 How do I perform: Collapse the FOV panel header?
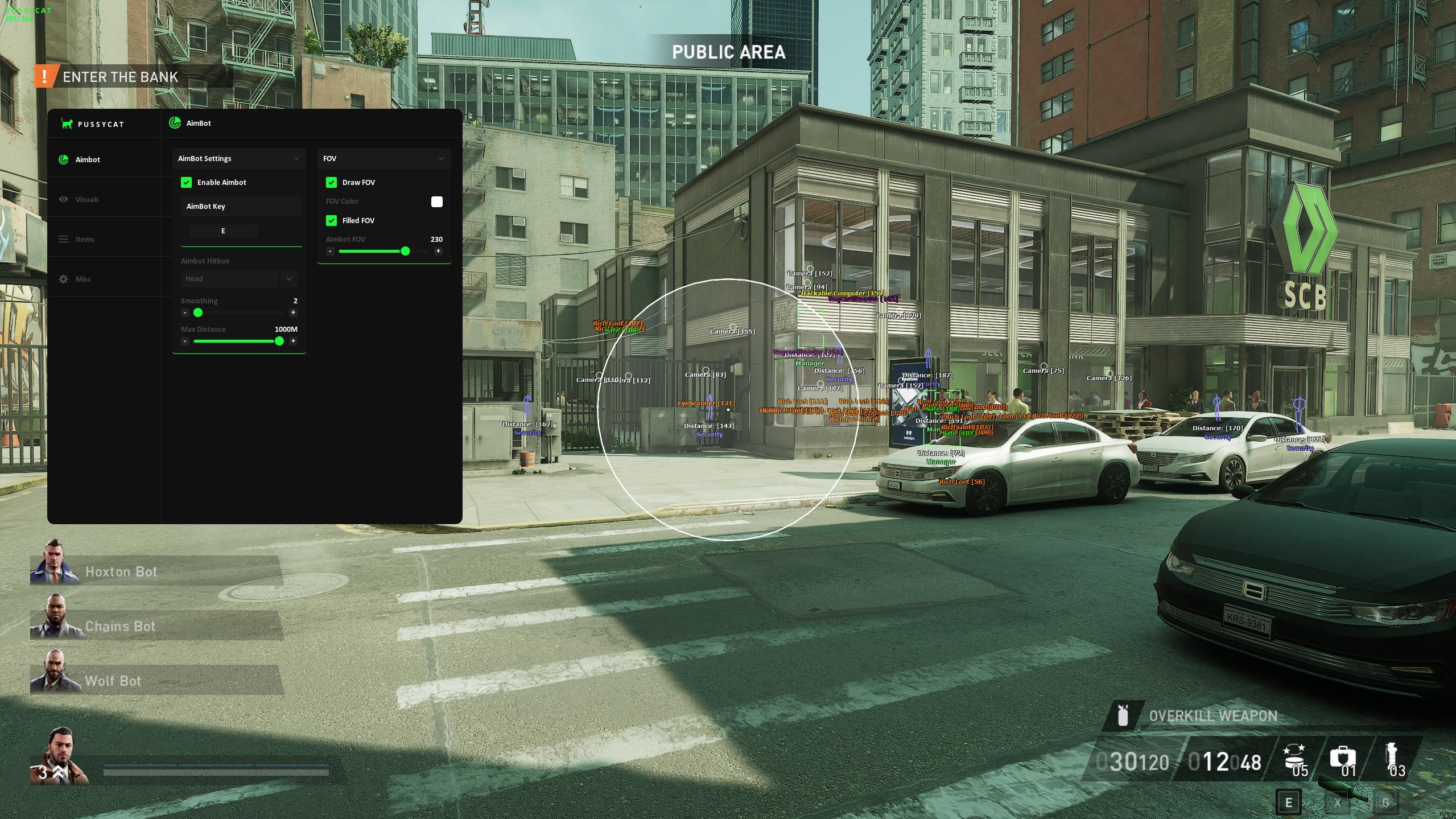click(383, 159)
